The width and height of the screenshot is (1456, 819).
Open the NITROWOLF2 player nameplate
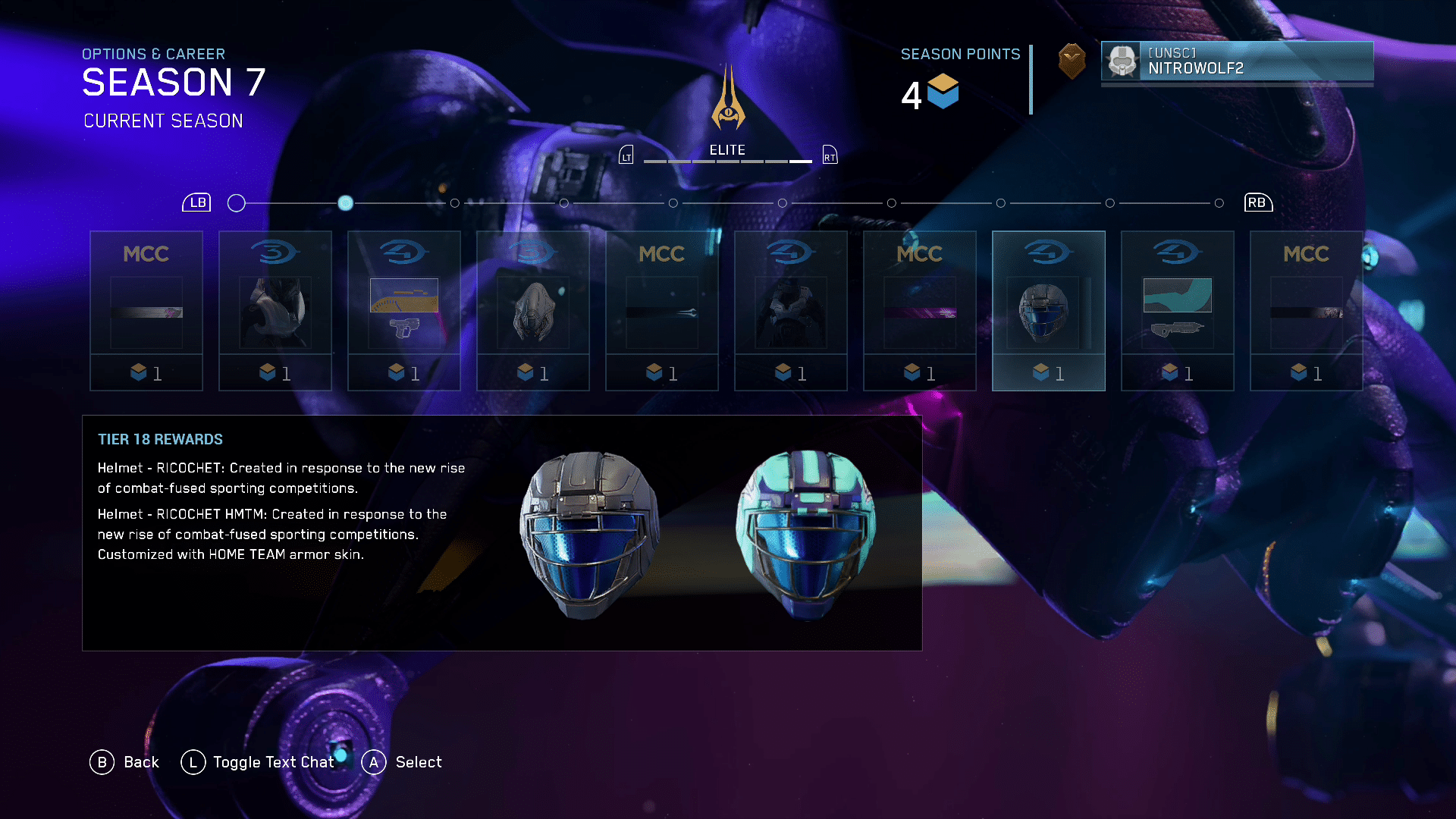pyautogui.click(x=1237, y=61)
